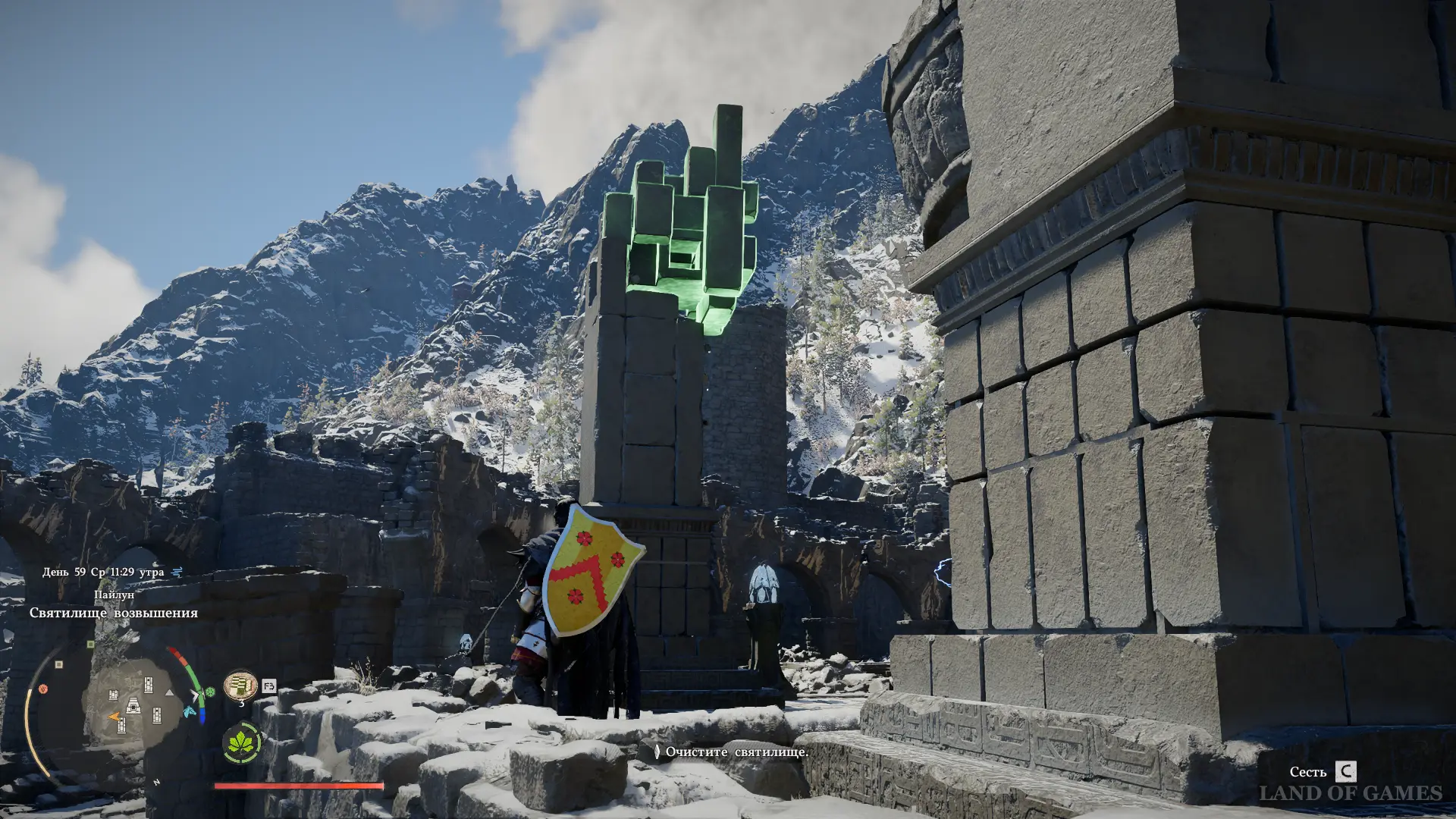Select the red round marker left of minimap

43,689
